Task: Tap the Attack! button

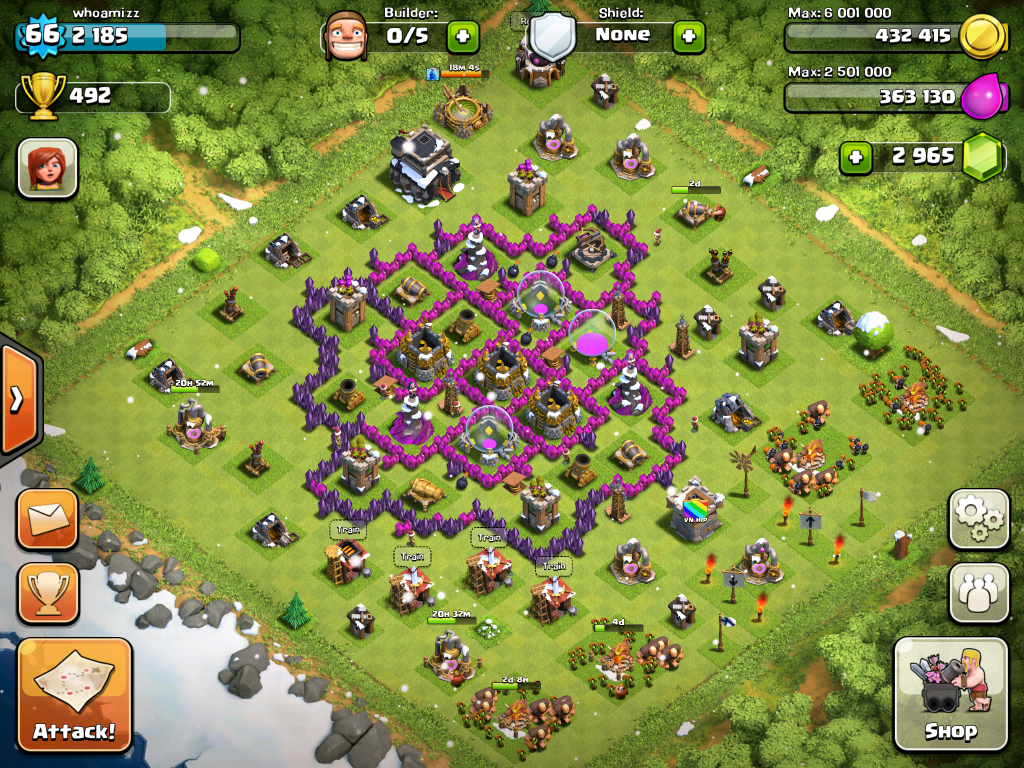Action: point(74,694)
